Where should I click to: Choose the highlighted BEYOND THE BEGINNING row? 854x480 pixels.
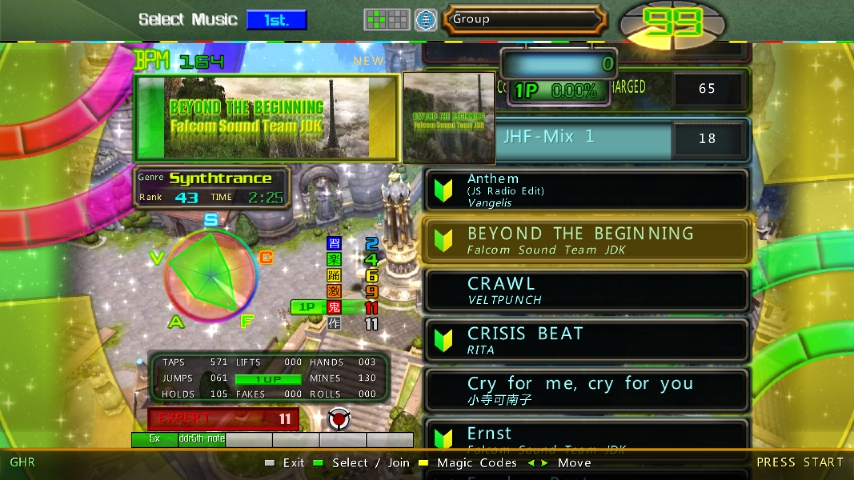pos(587,240)
